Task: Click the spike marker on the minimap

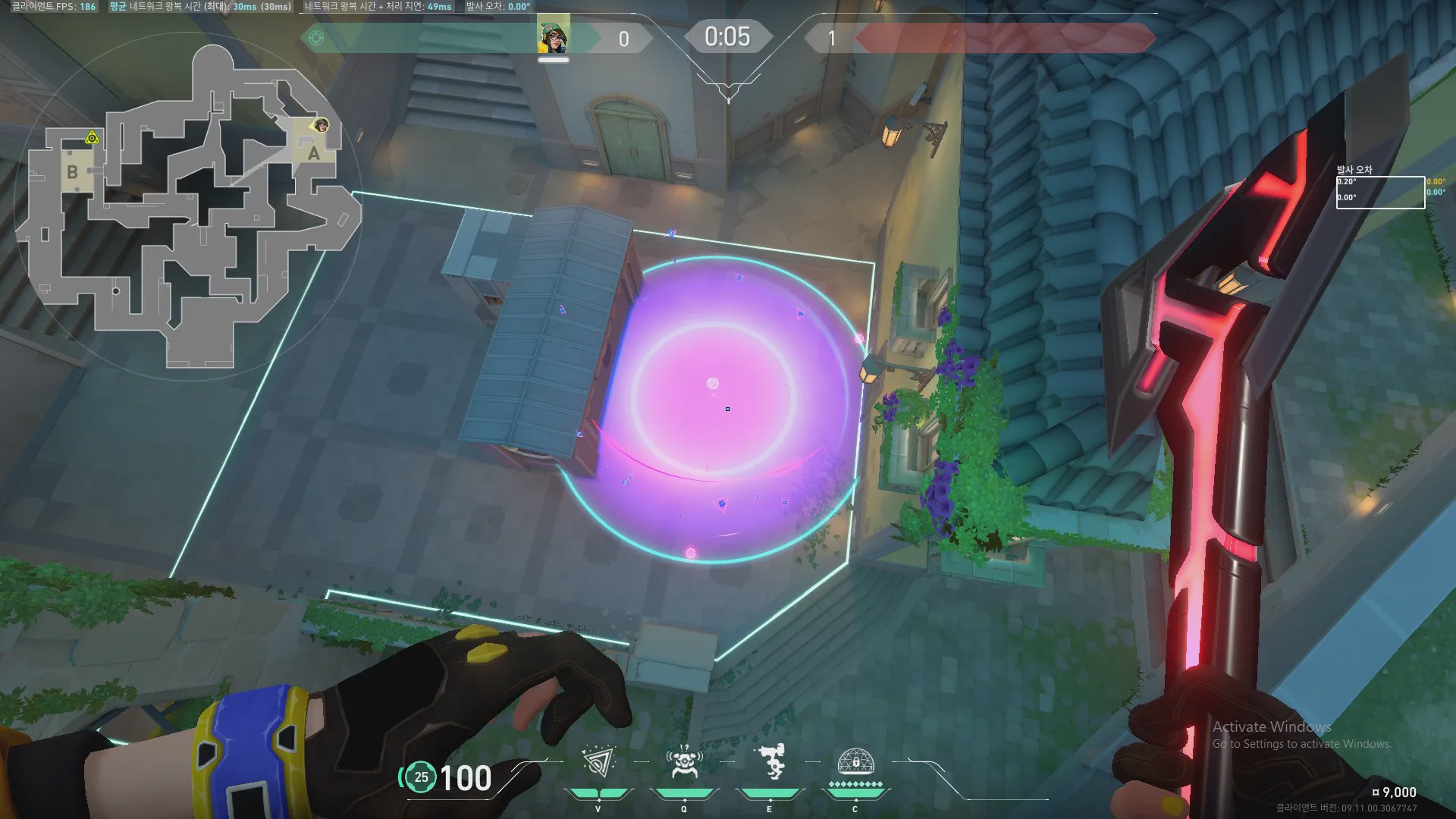Action: tap(92, 137)
